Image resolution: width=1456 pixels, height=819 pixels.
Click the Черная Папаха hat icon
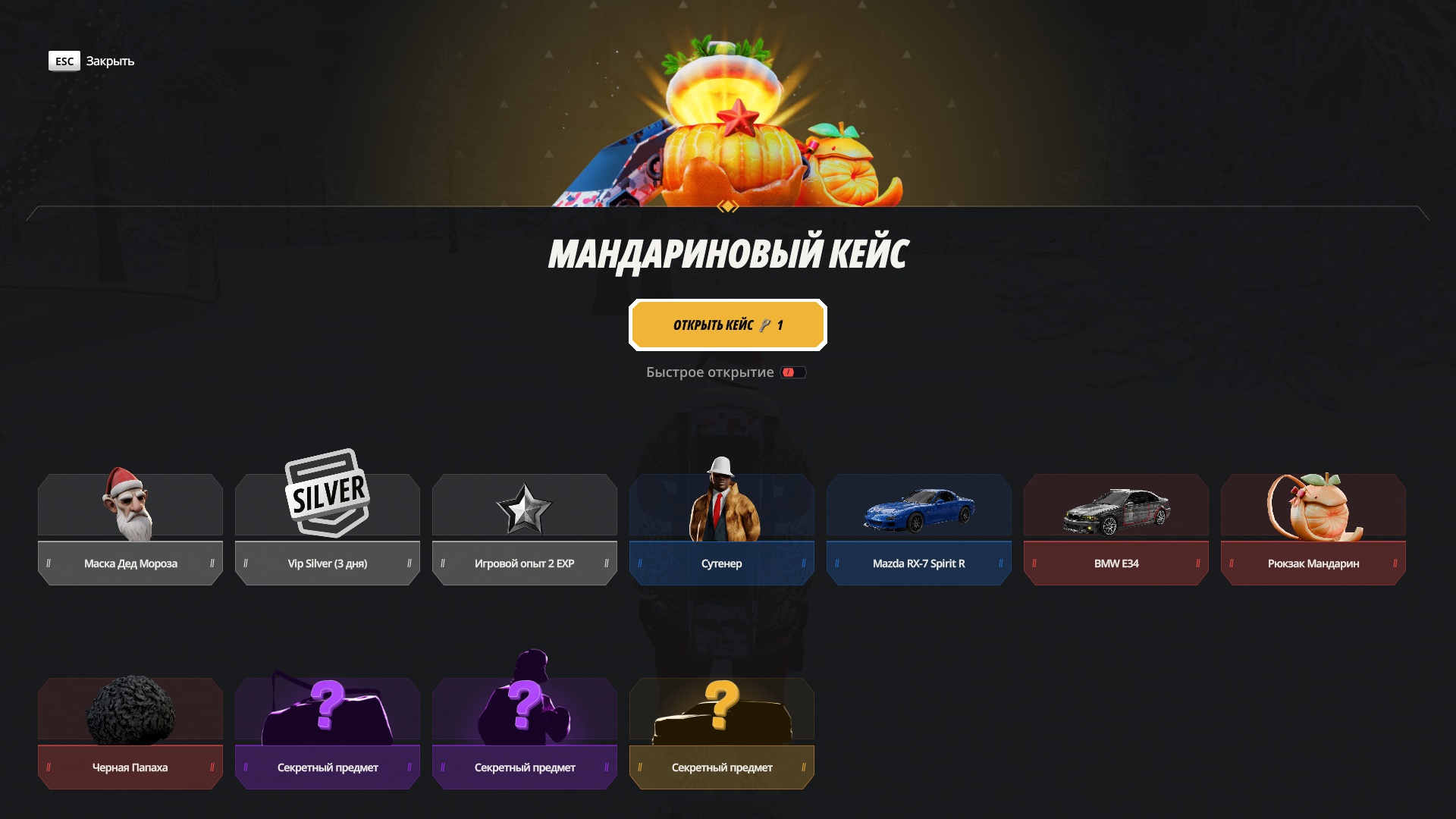coord(130,709)
